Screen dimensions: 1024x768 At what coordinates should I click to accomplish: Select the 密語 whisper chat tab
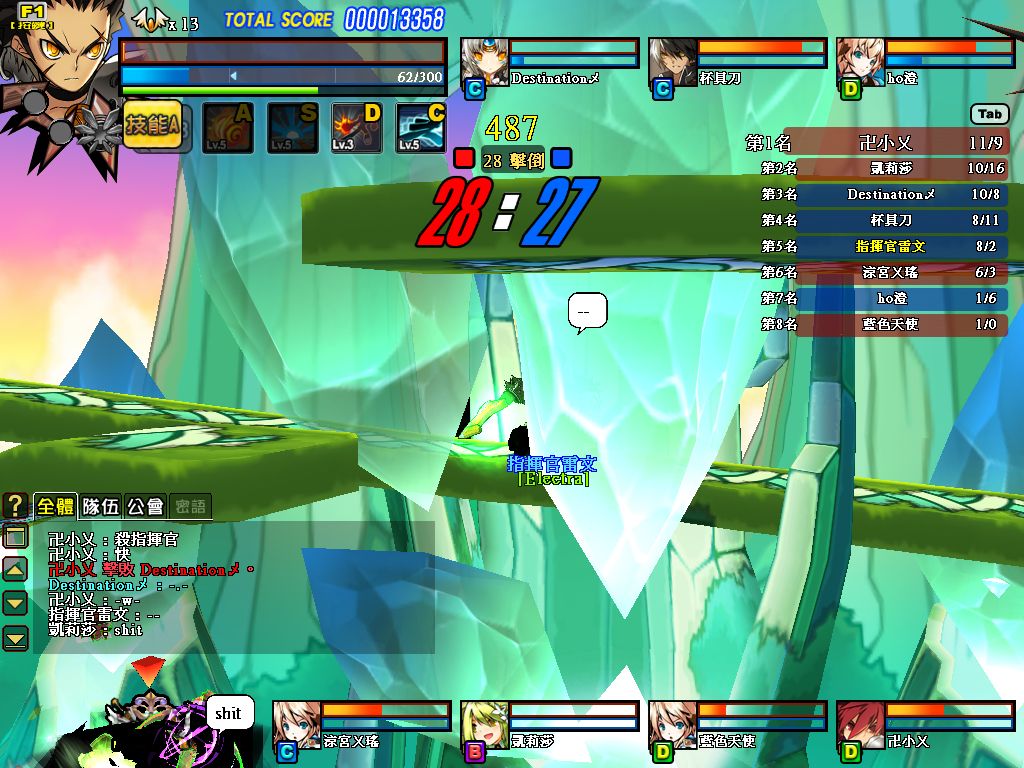[190, 506]
